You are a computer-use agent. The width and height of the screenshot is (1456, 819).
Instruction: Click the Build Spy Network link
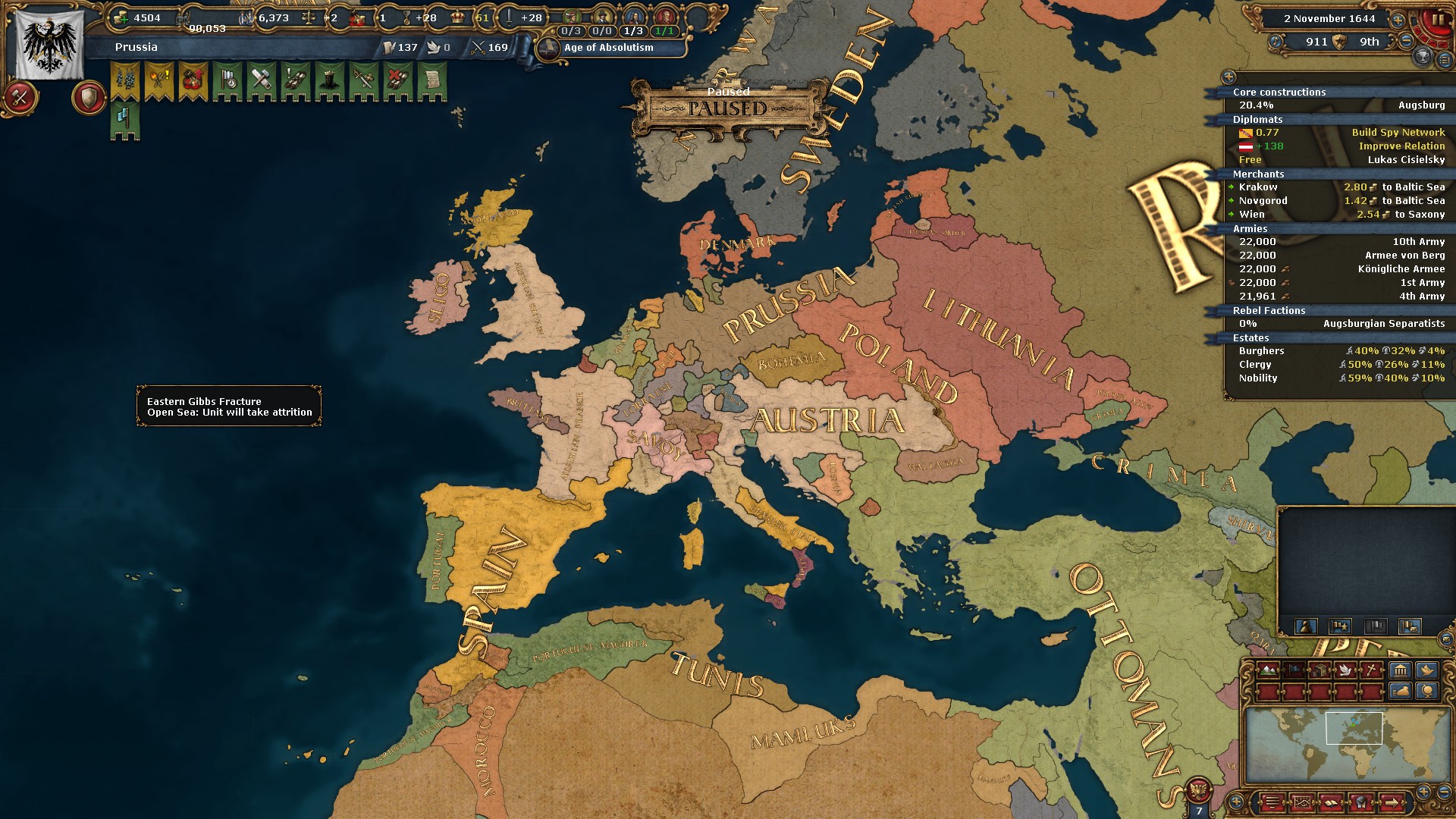1398,132
